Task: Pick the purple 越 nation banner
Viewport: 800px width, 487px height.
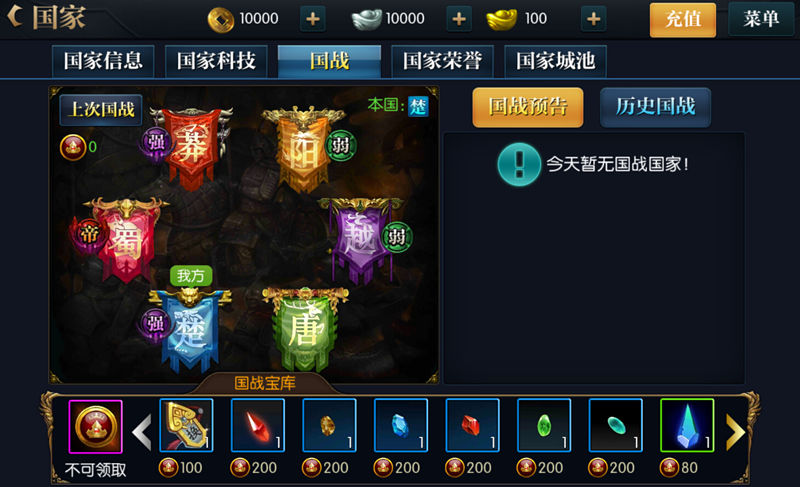Action: 357,240
